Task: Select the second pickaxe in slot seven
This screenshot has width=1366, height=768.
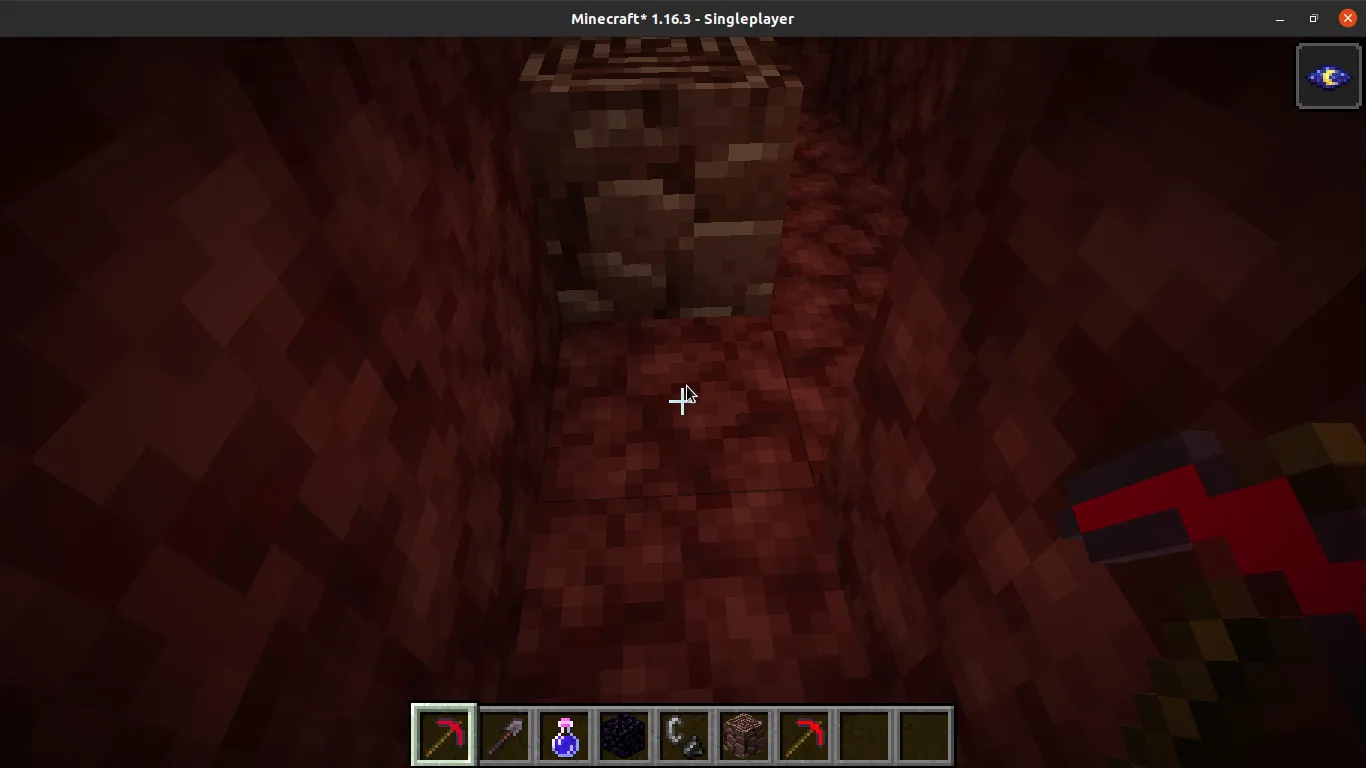Action: point(803,735)
